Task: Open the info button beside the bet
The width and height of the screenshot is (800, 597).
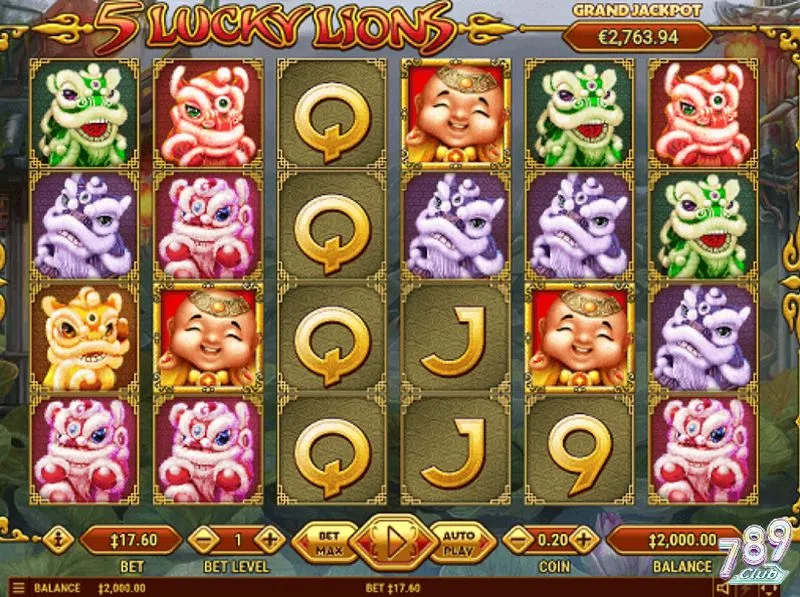Action: point(56,540)
